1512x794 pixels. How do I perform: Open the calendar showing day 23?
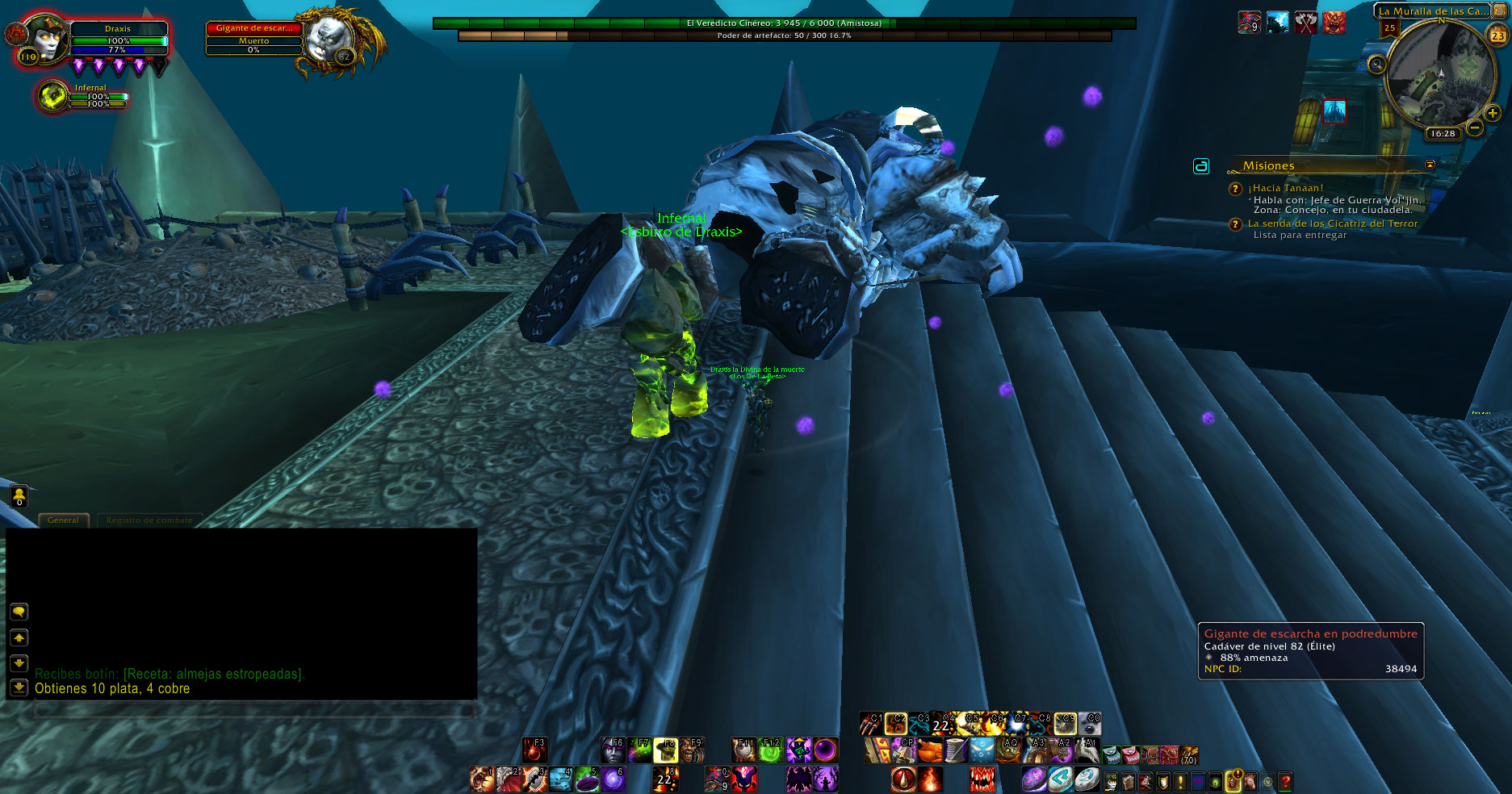(x=1497, y=35)
